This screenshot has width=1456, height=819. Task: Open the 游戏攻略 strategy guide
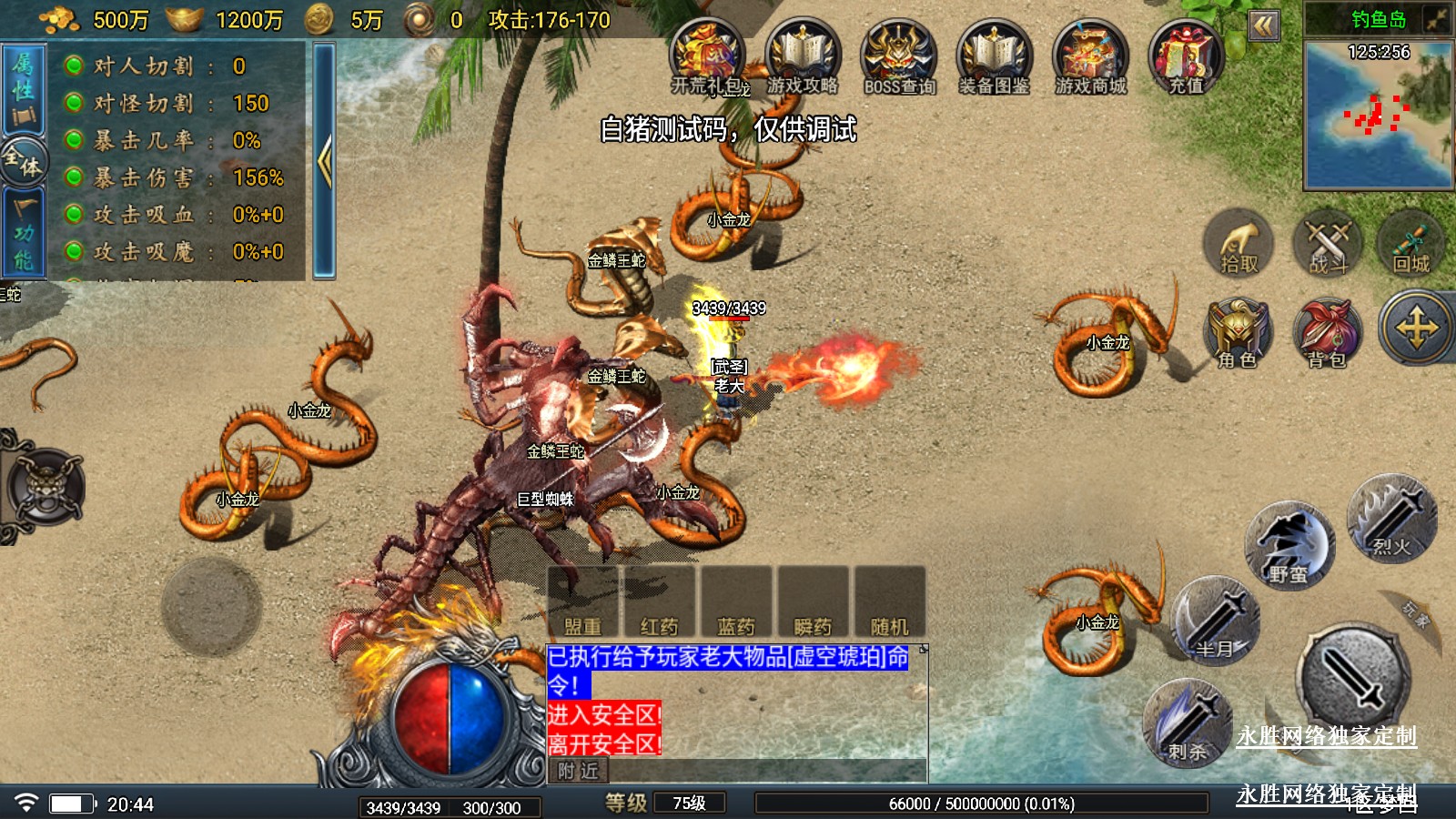coord(803,57)
